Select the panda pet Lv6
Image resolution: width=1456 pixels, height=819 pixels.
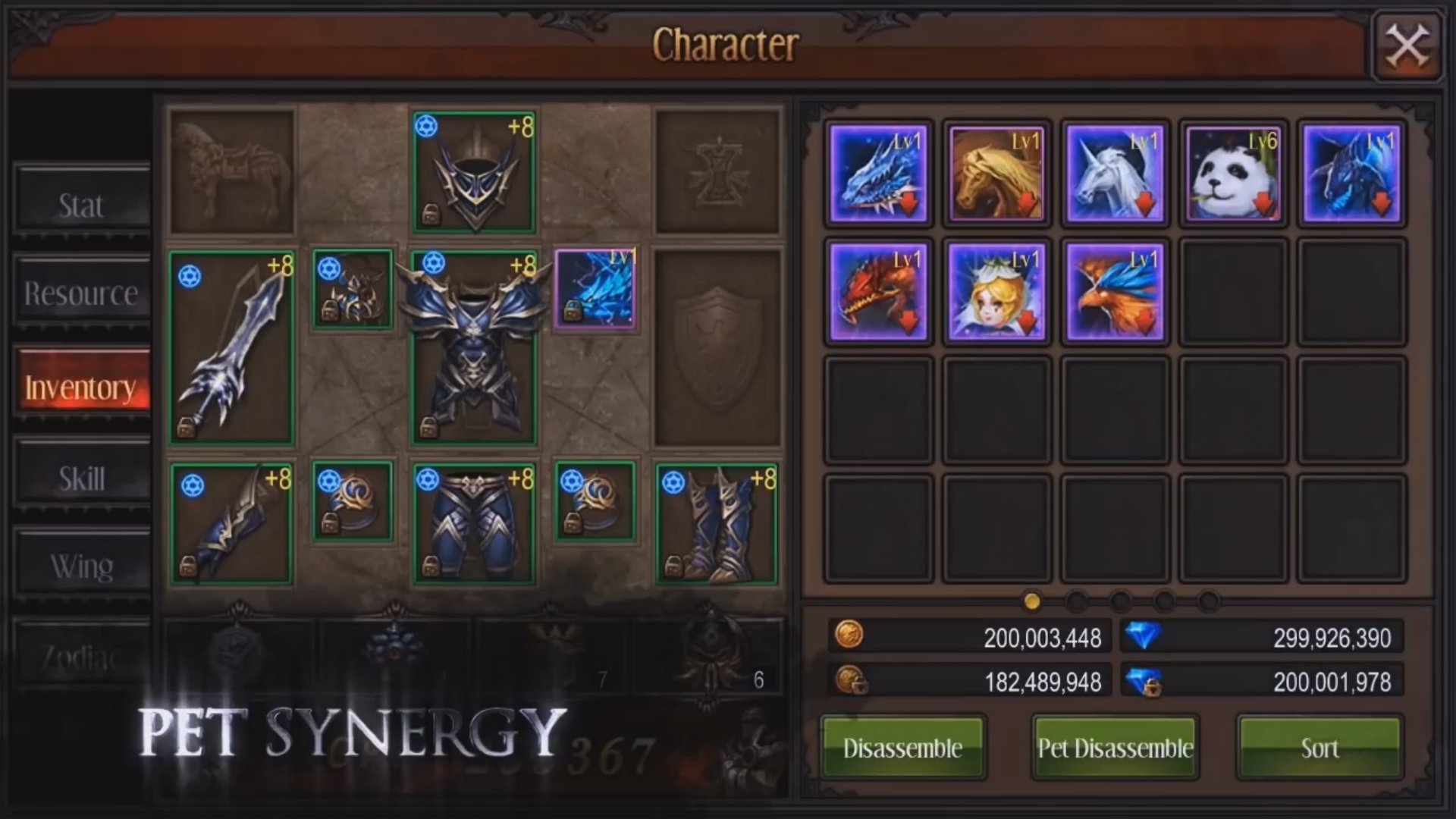coord(1231,173)
